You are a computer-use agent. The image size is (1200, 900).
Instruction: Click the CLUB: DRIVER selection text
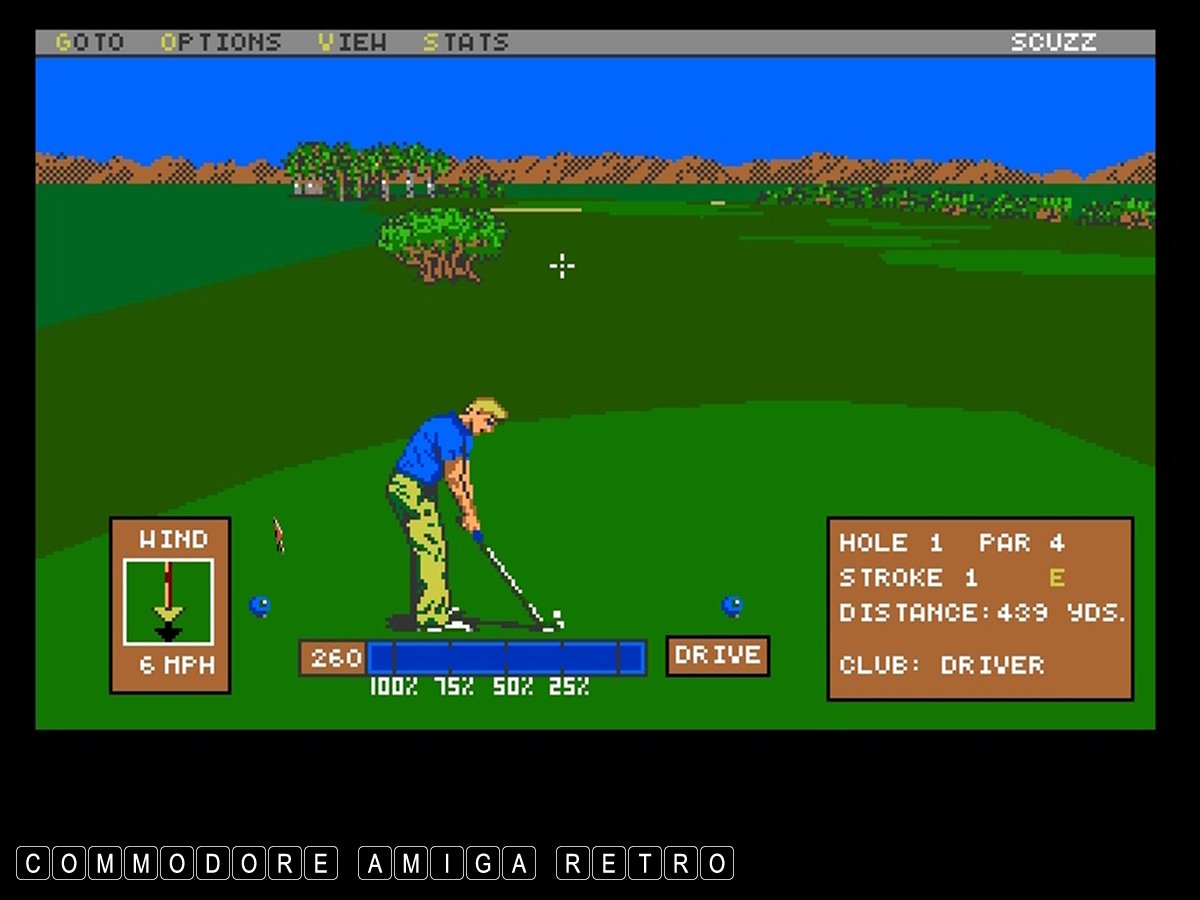pyautogui.click(x=941, y=665)
